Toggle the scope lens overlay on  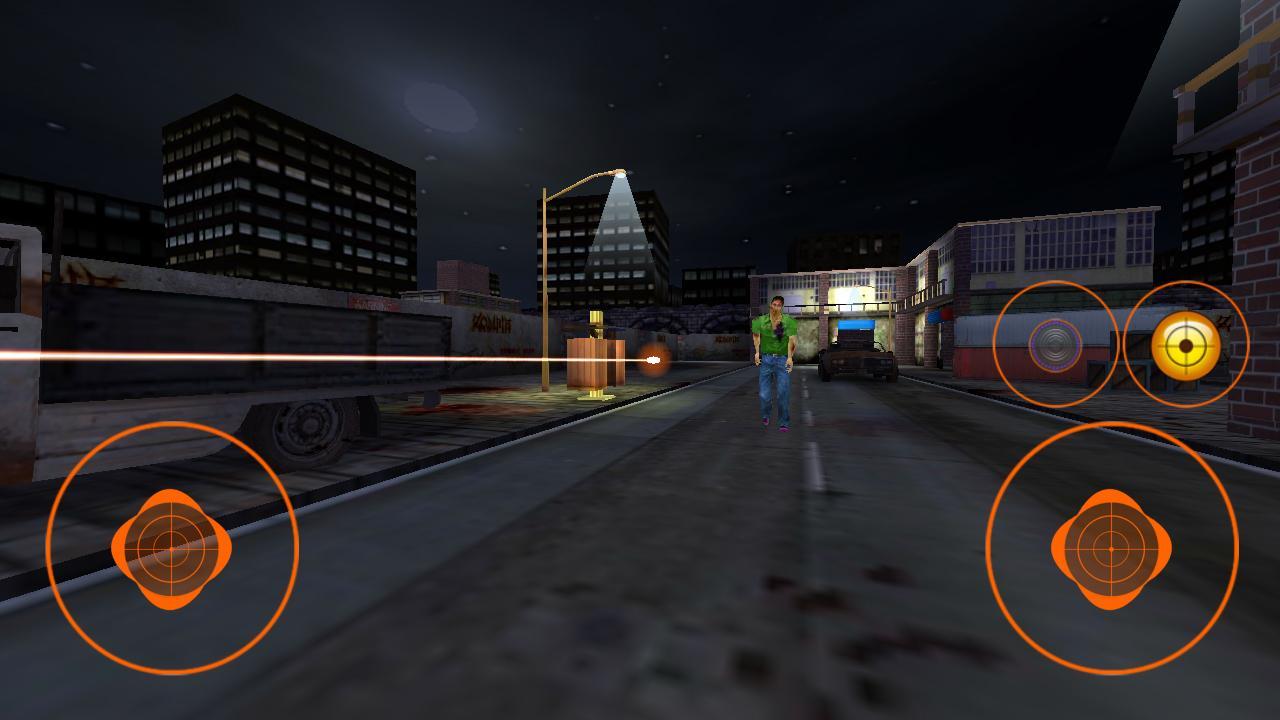tap(1053, 346)
